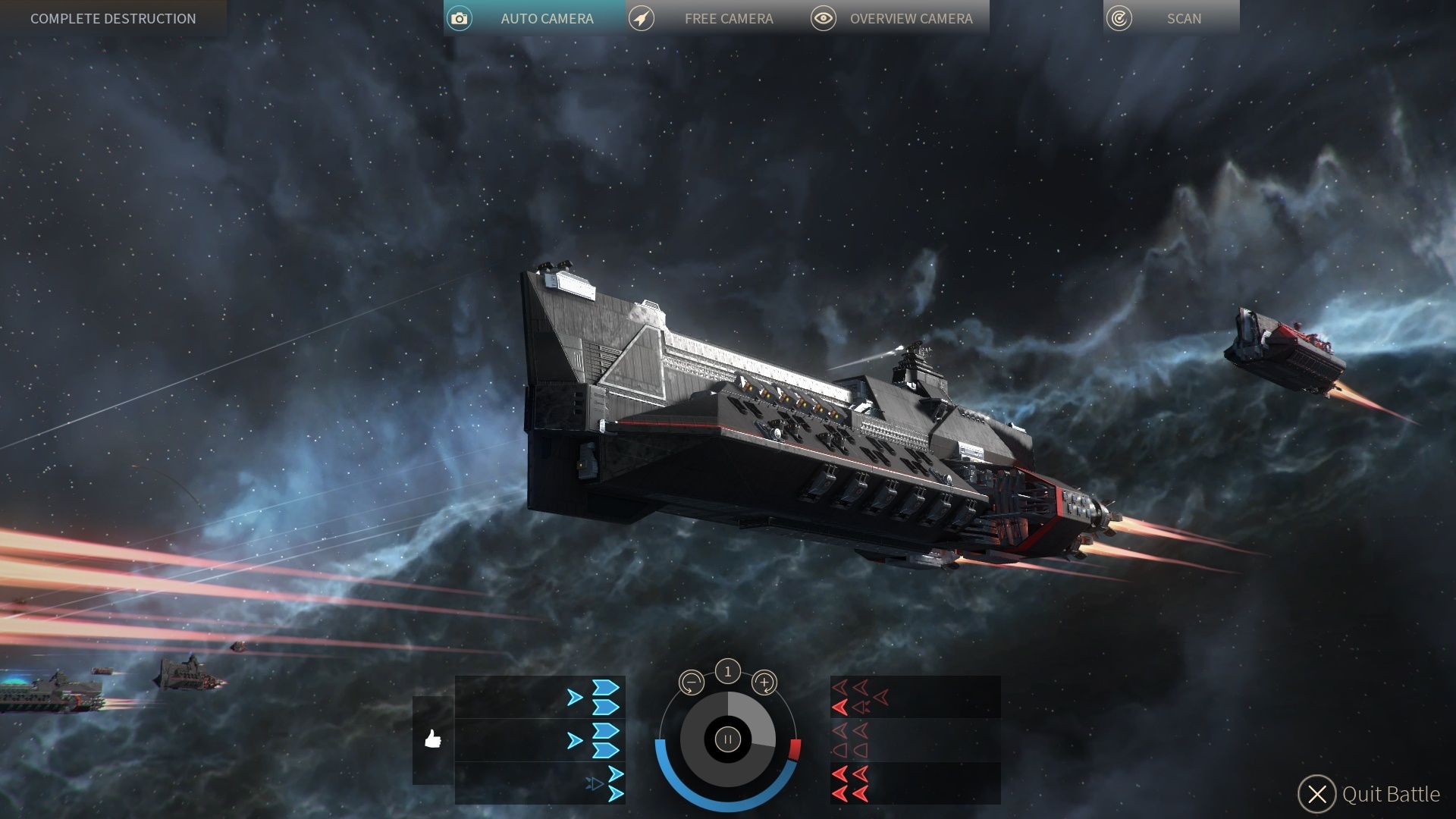The height and width of the screenshot is (819, 1456).
Task: Click the Overview Camera eye icon
Action: [824, 18]
